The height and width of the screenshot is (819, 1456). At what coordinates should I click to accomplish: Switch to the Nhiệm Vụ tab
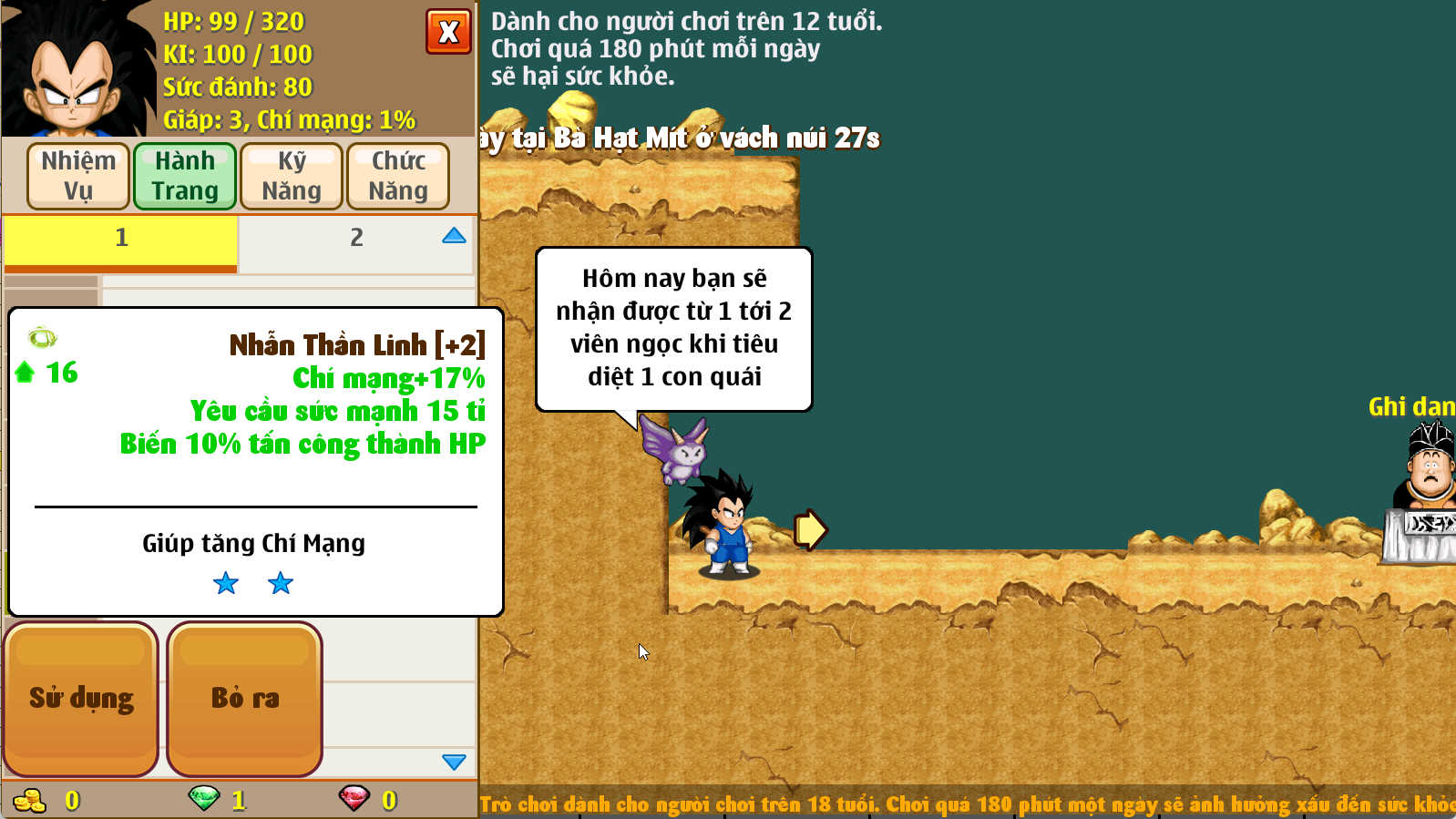click(x=77, y=175)
